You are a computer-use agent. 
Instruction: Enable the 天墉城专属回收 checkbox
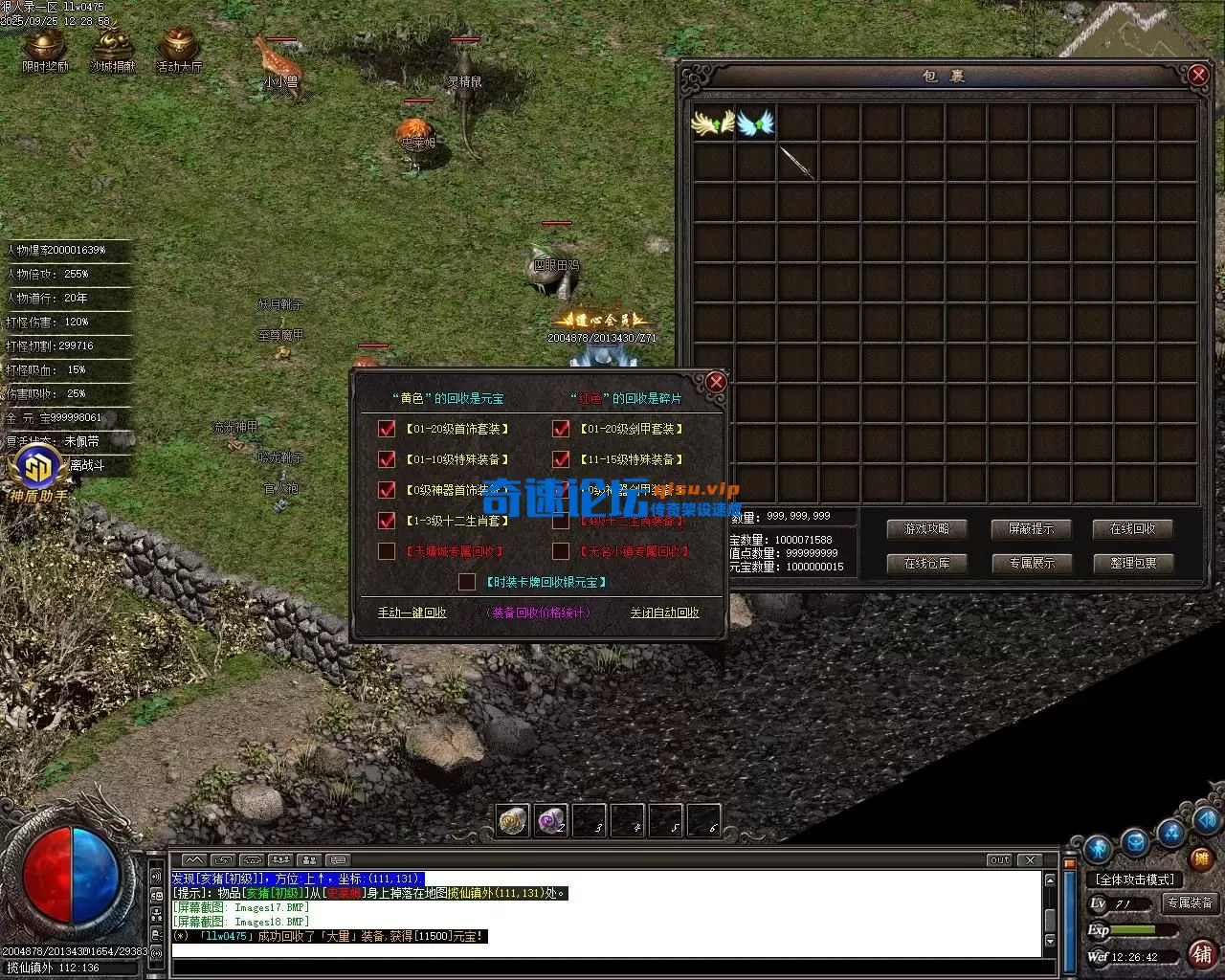(387, 551)
